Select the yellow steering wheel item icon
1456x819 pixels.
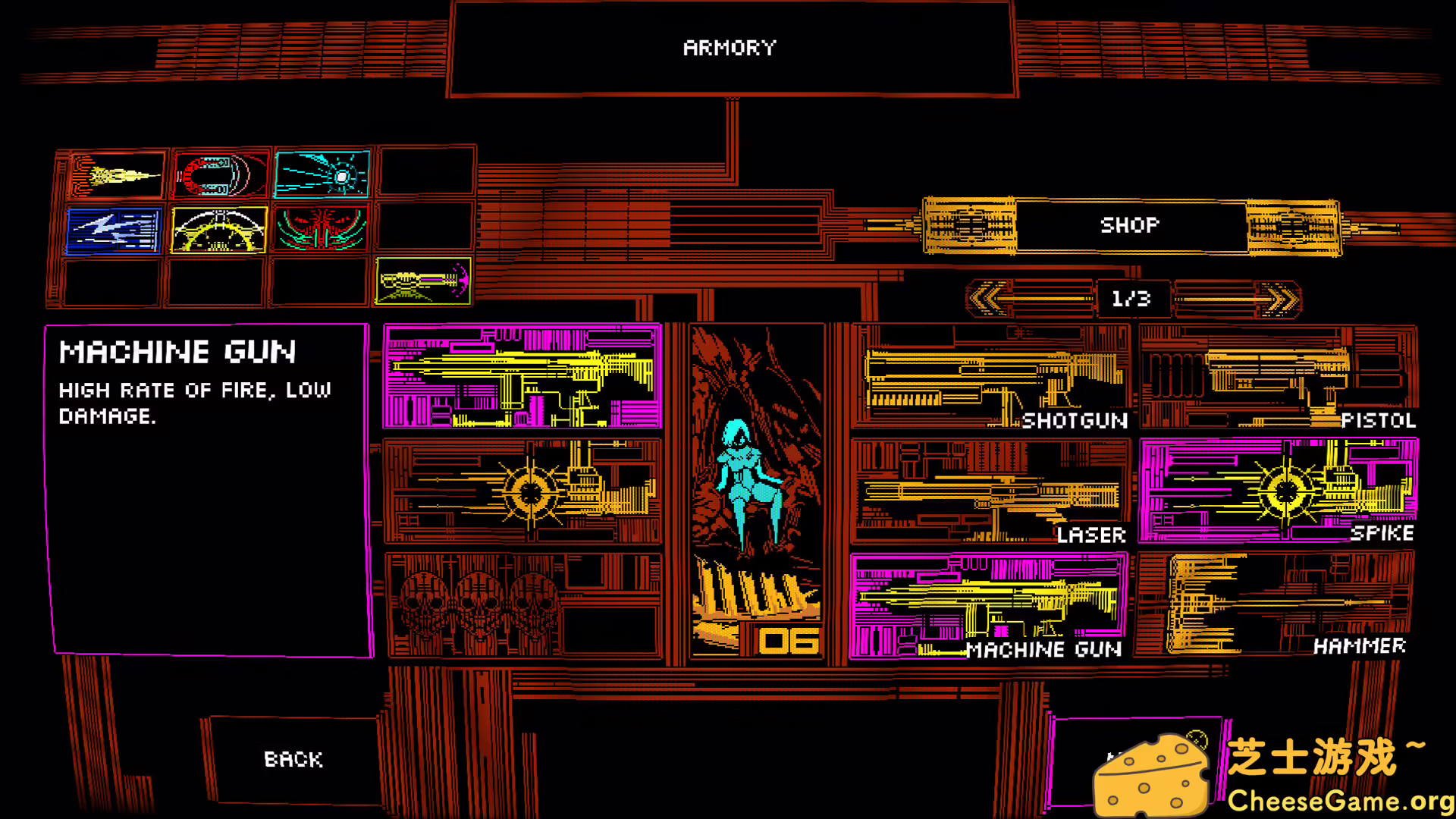(x=218, y=229)
